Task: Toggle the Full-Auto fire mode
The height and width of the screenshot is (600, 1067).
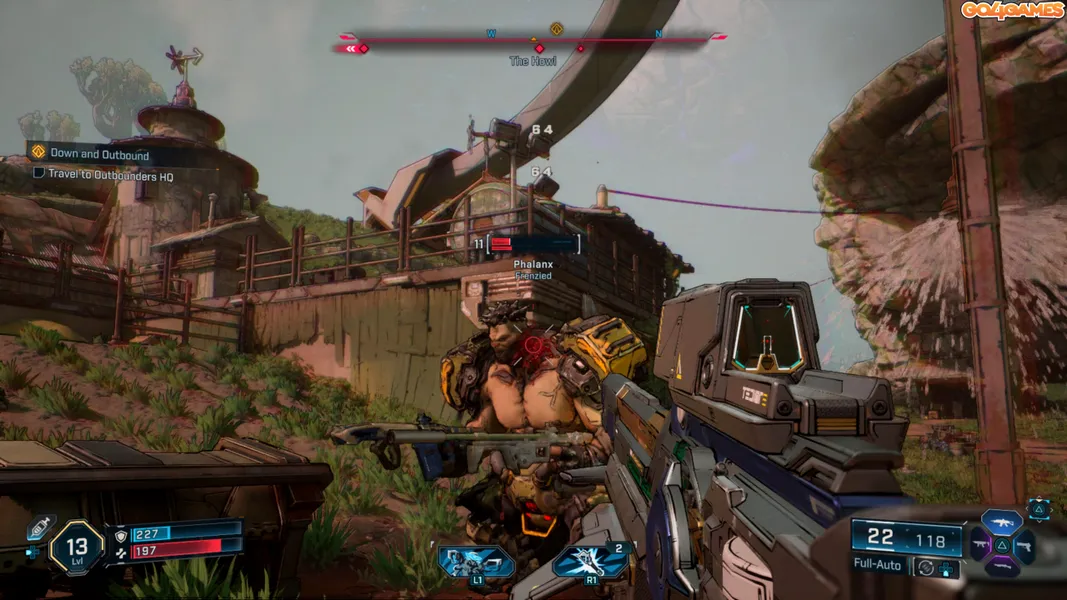Action: pos(877,566)
